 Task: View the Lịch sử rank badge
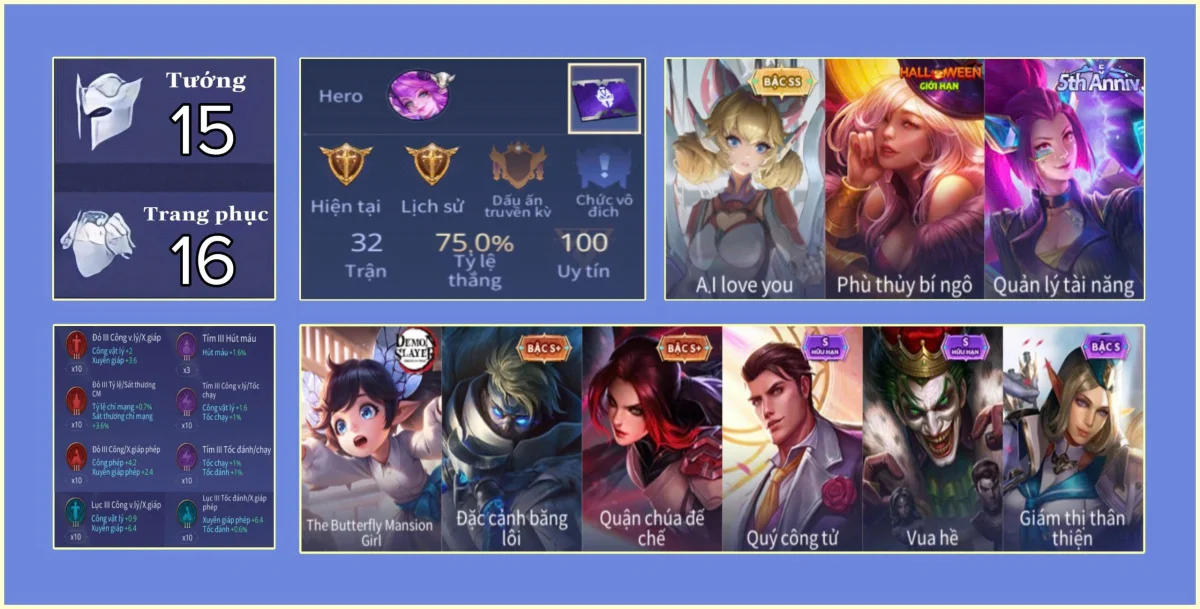click(432, 165)
